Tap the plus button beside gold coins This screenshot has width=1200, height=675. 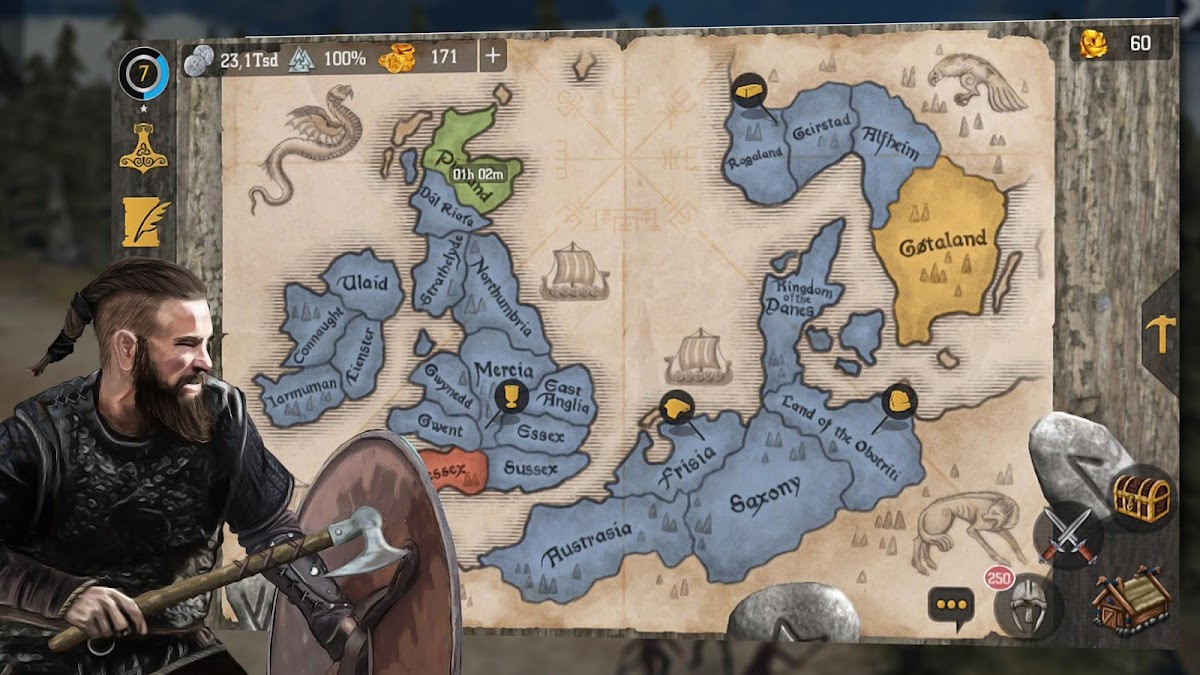pyautogui.click(x=492, y=57)
